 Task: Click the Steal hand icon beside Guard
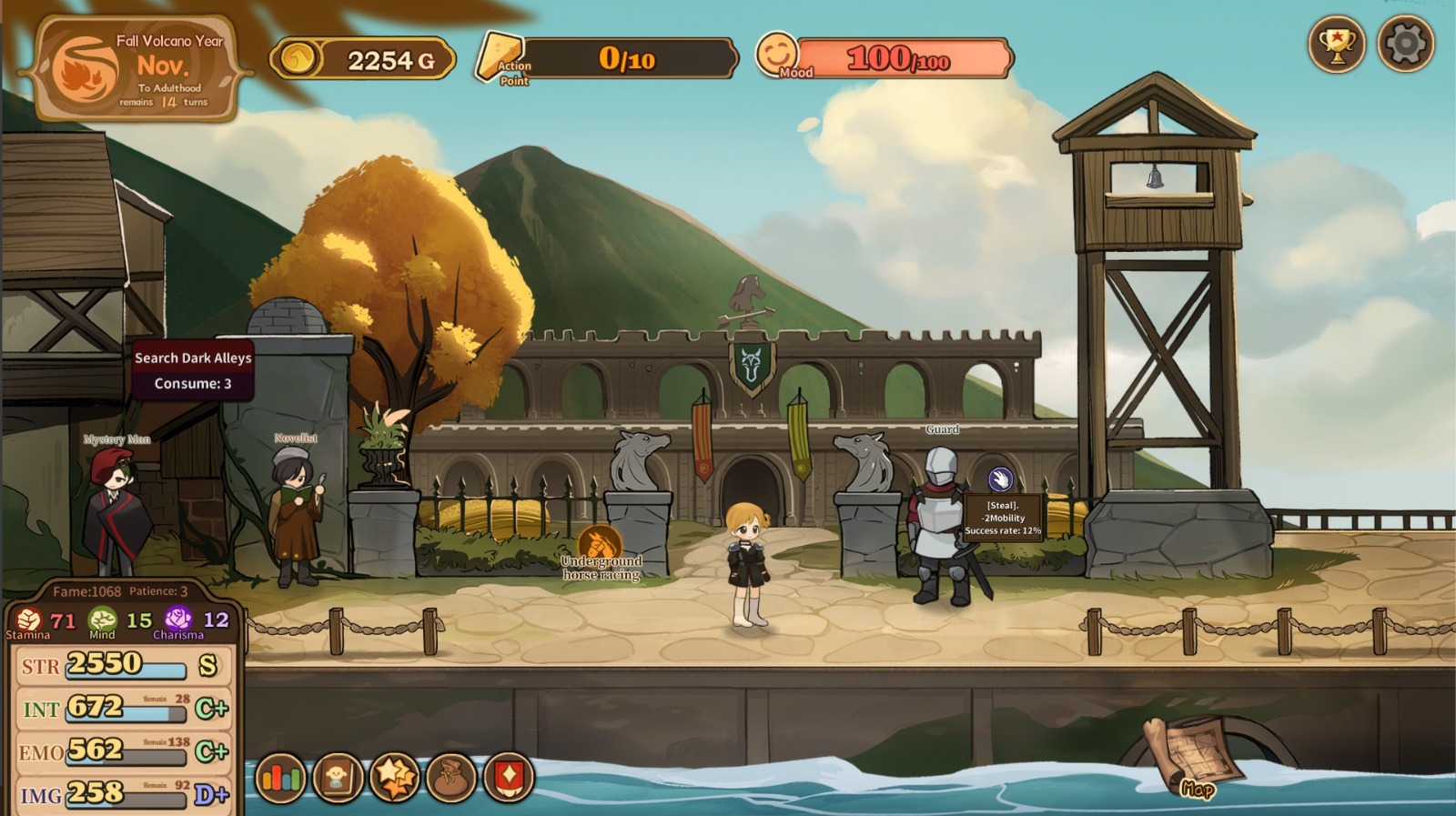(x=1000, y=479)
